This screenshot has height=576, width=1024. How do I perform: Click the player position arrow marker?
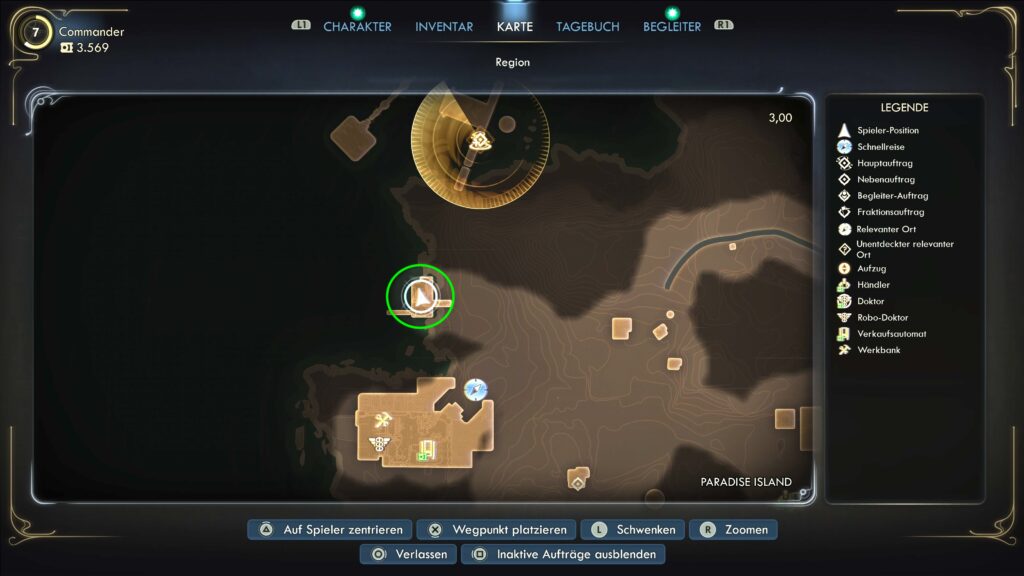click(421, 295)
